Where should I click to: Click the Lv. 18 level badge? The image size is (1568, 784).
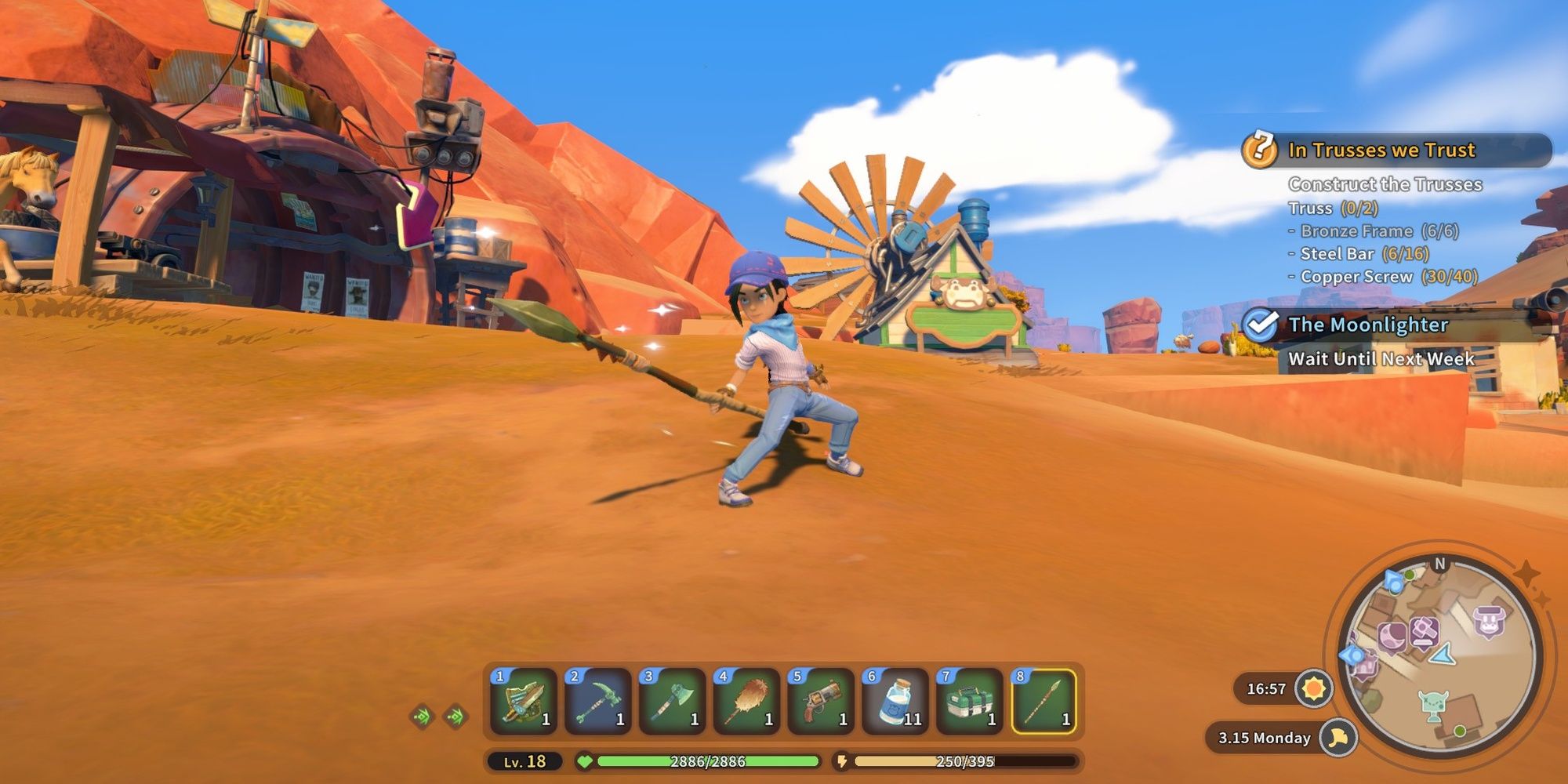tap(524, 760)
